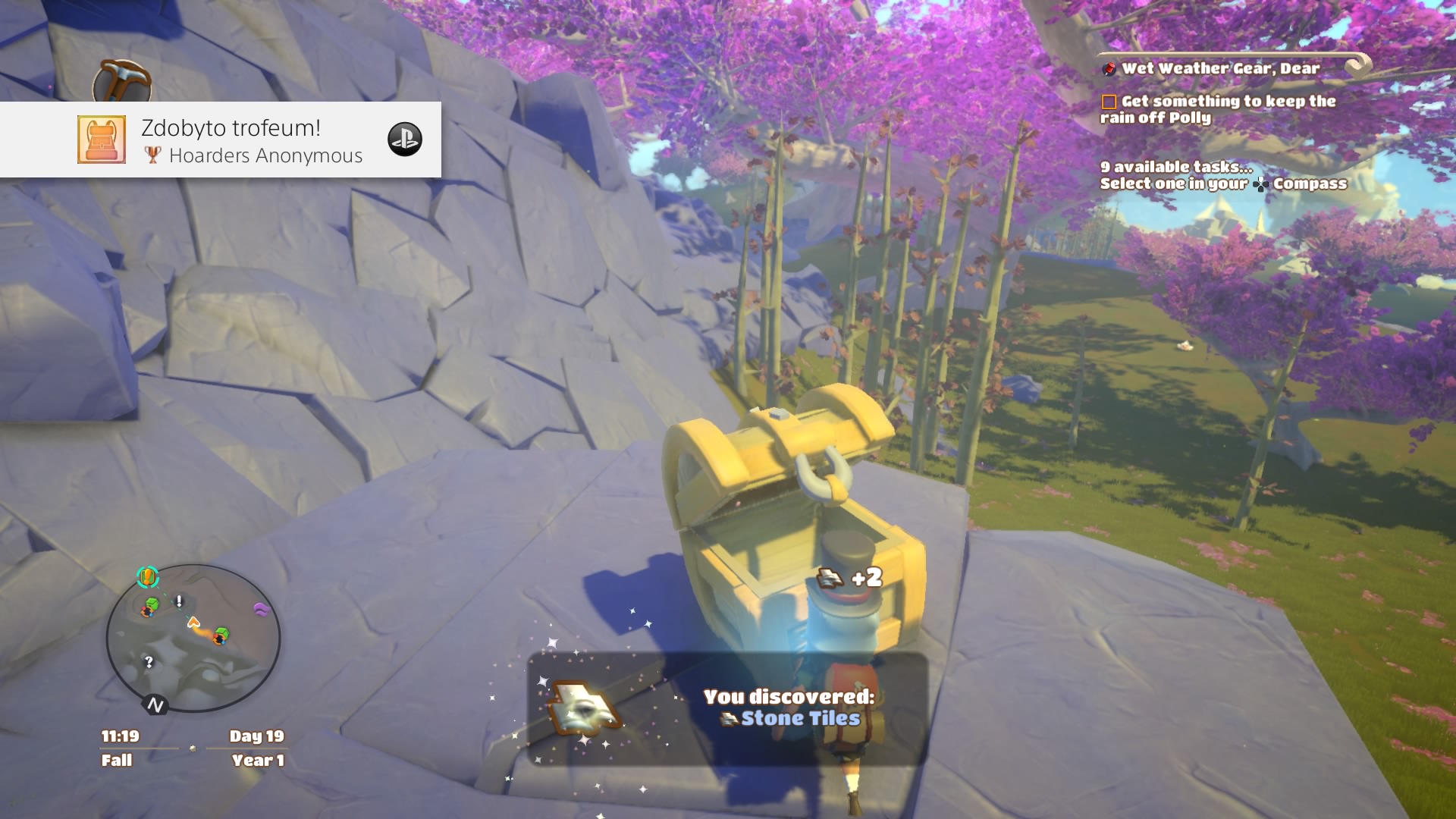Tick the rain off Polly objective checkbox
Viewport: 1456px width, 819px height.
pyautogui.click(x=1109, y=102)
